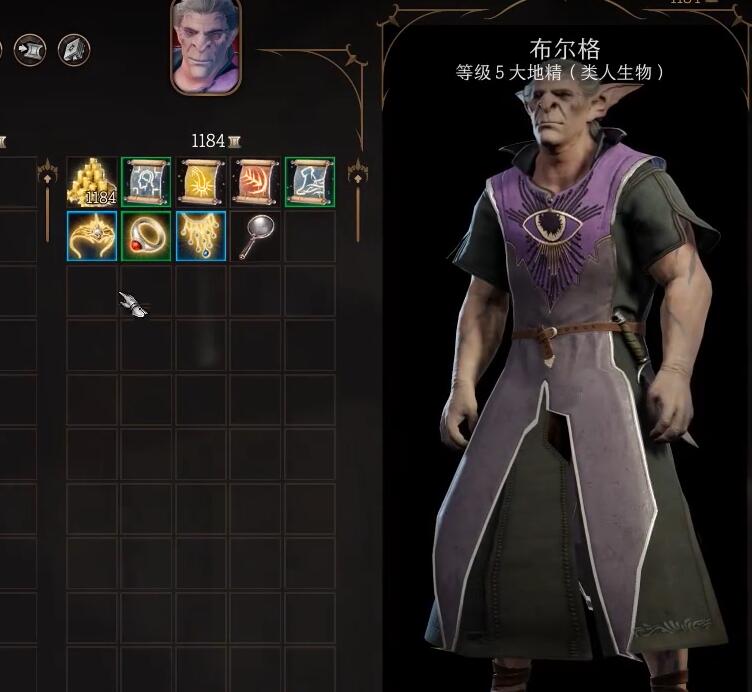Choose the golden necklace item
The height and width of the screenshot is (692, 752).
[x=201, y=236]
